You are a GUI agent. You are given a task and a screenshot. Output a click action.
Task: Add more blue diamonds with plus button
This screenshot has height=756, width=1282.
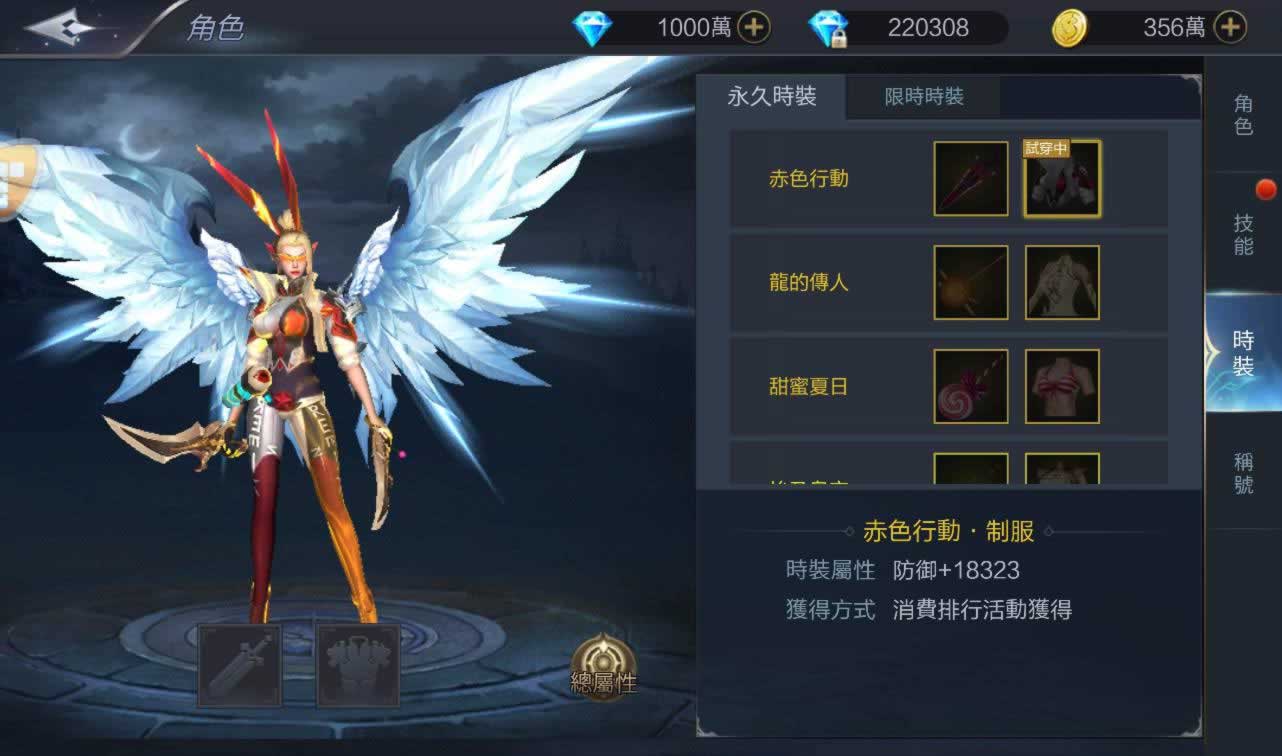(753, 27)
